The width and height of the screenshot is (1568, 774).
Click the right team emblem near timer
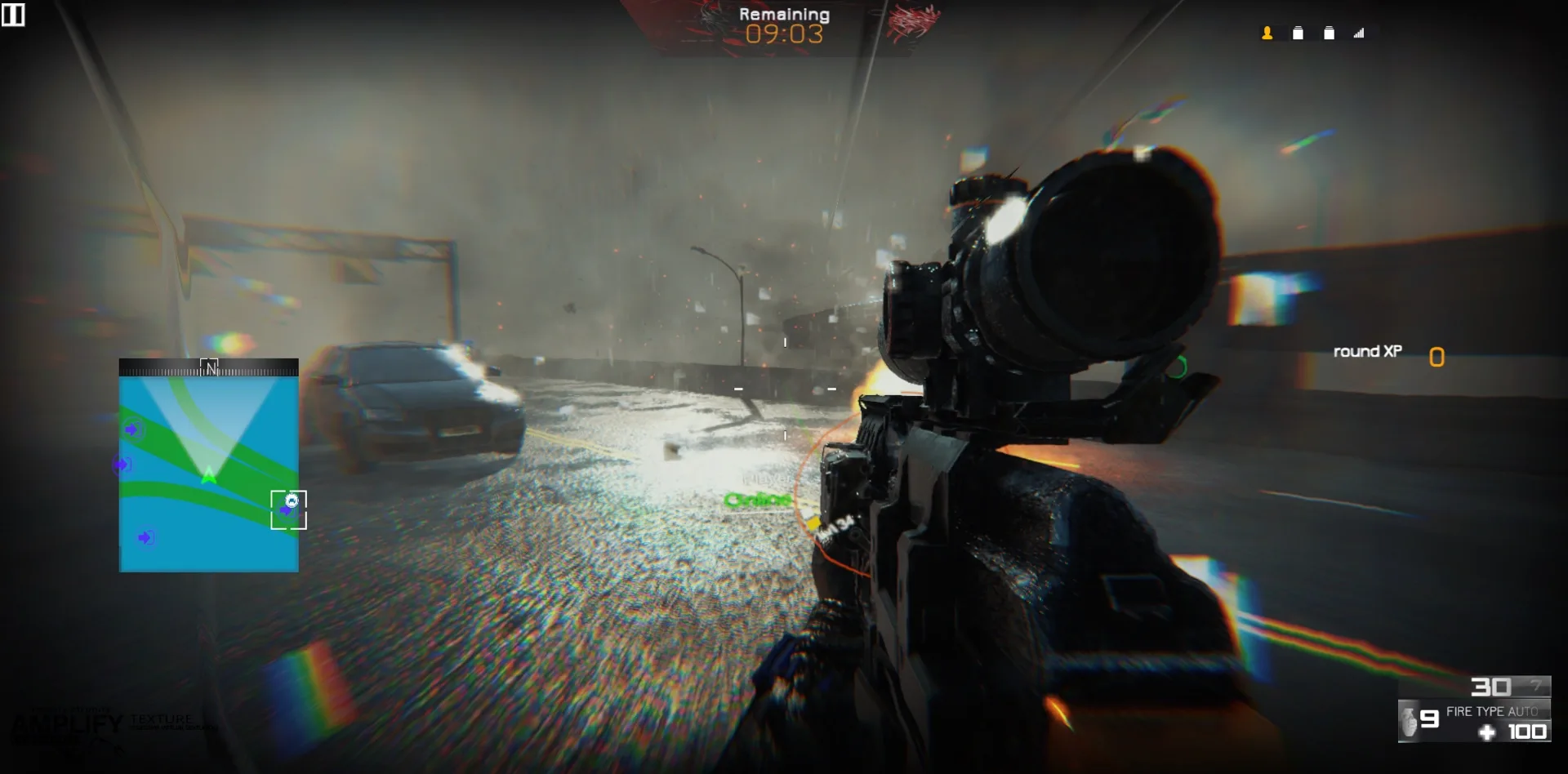912,20
